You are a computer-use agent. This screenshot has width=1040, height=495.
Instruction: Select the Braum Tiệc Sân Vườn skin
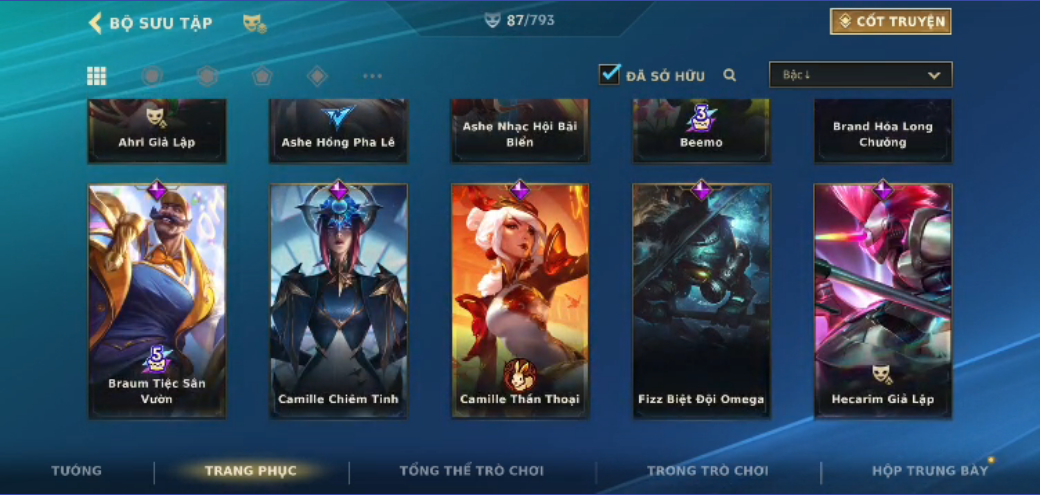157,300
